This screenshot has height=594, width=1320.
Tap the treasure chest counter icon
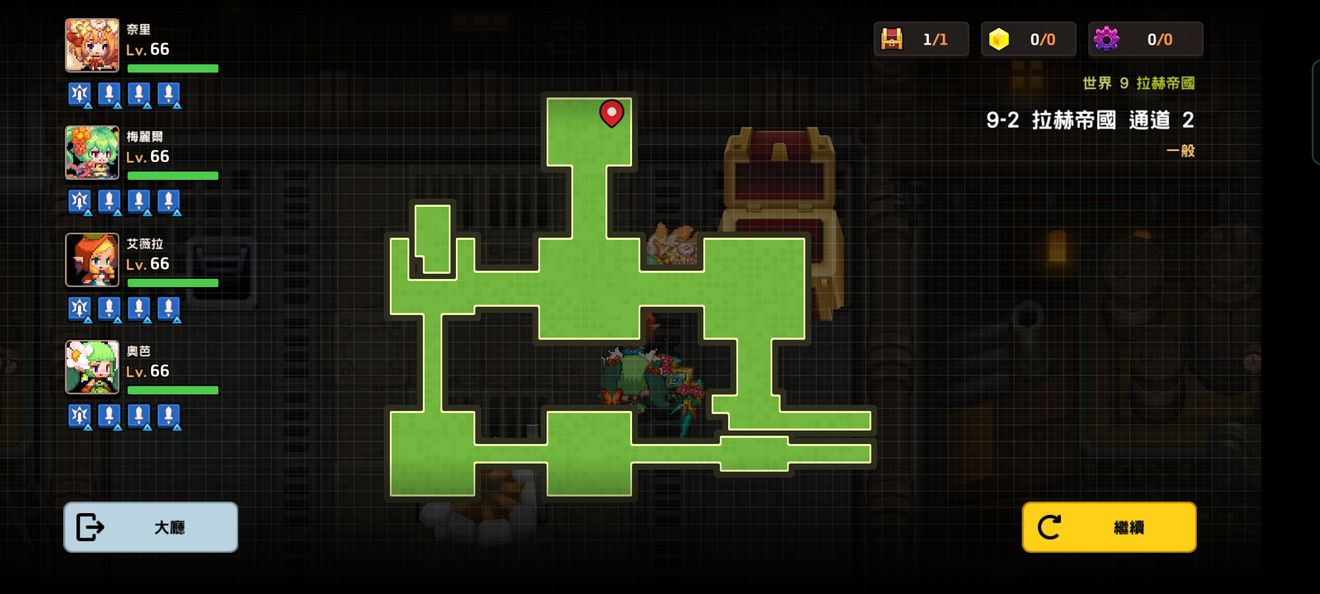click(891, 39)
